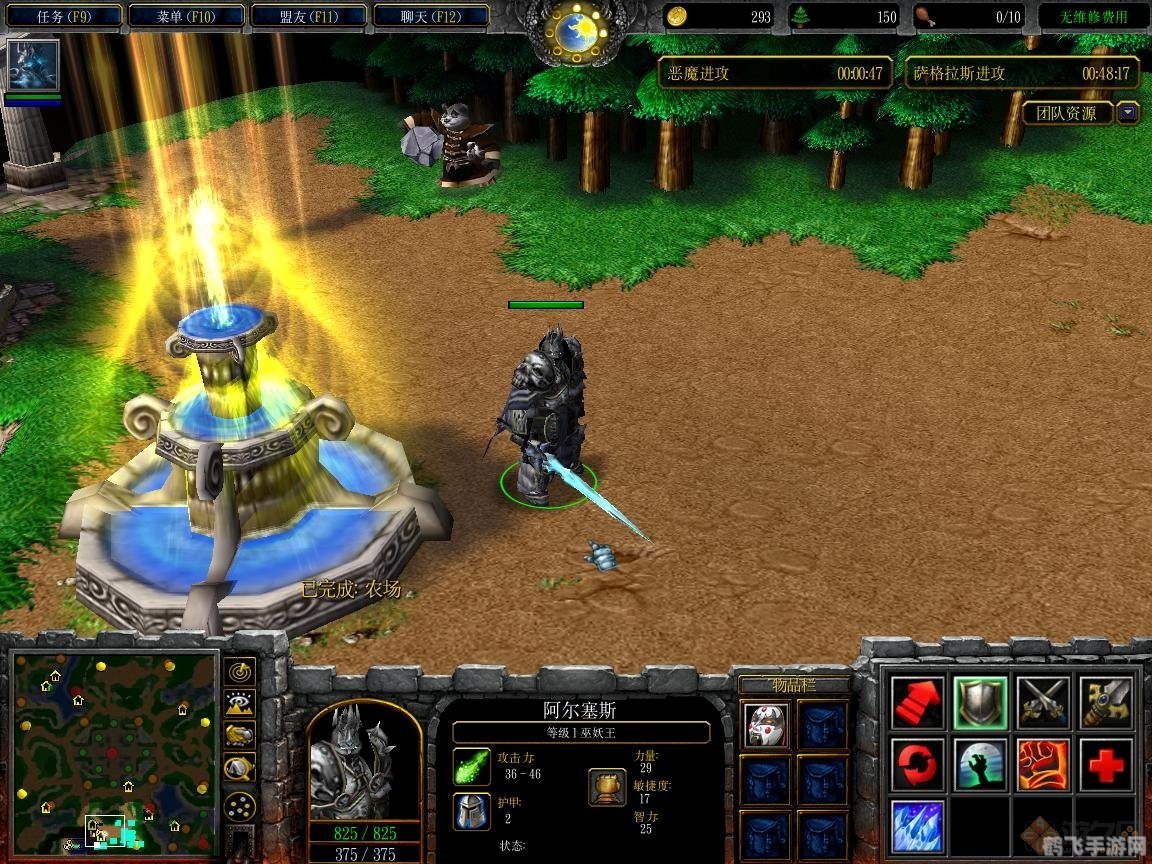Open the 任务 (F9) quests menu
This screenshot has height=864, width=1152.
(x=64, y=16)
